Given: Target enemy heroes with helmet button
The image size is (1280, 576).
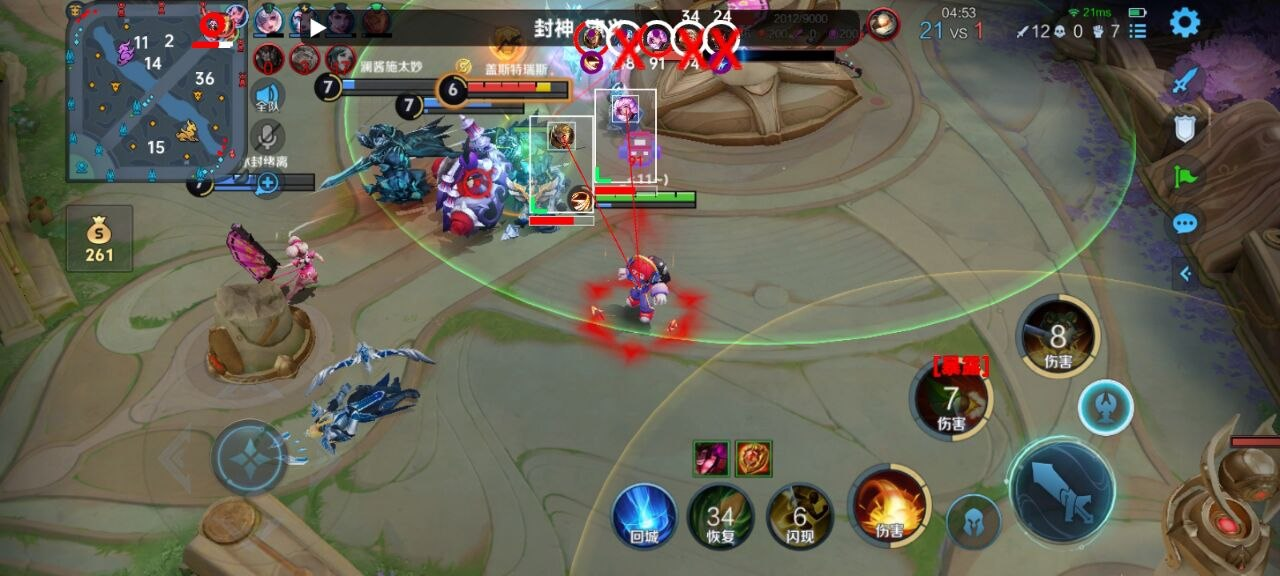Looking at the screenshot, I should 973,521.
